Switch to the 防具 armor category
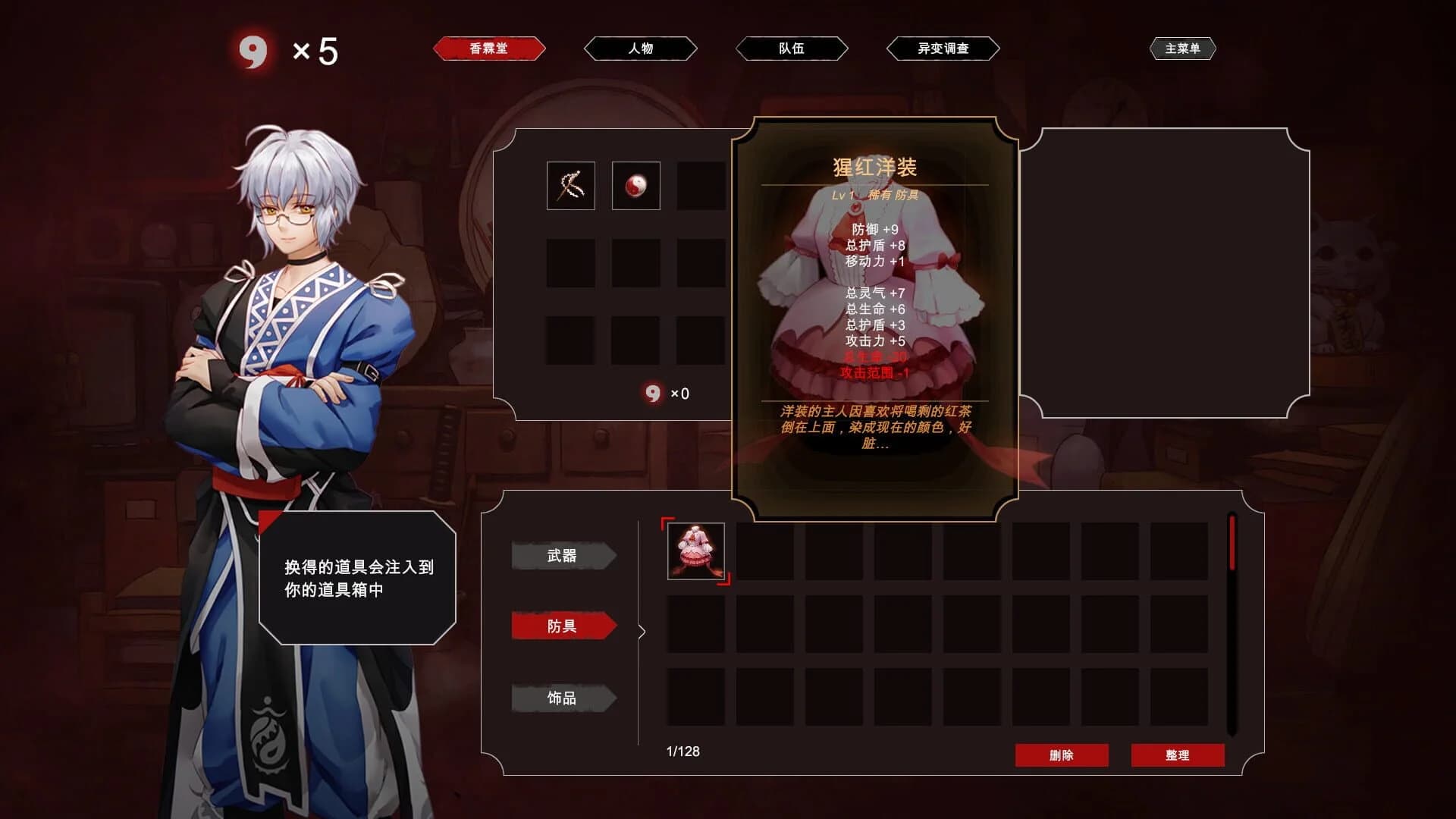The height and width of the screenshot is (819, 1456). pos(564,626)
